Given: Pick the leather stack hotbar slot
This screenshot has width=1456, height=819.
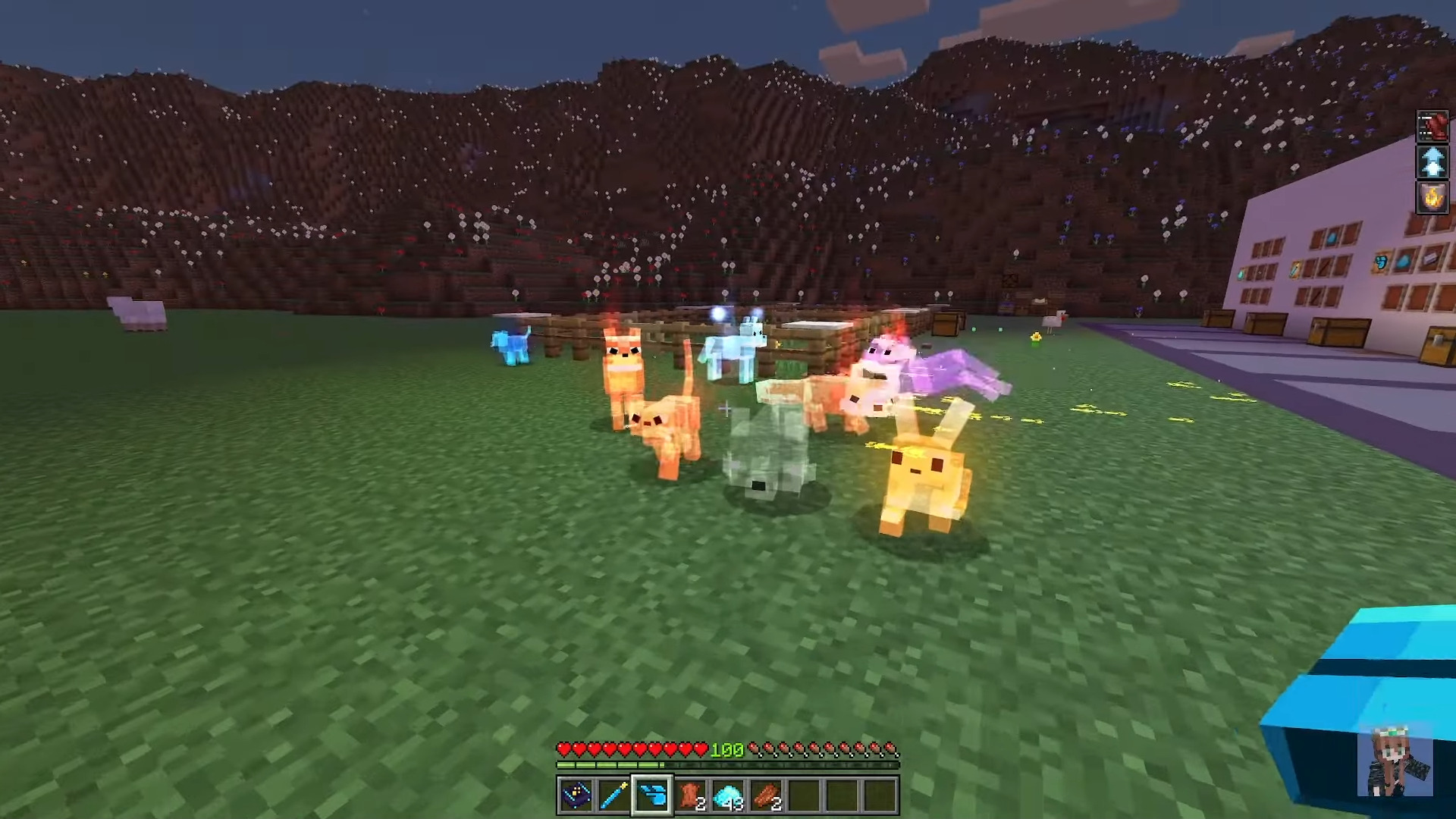Looking at the screenshot, I should click(x=690, y=795).
